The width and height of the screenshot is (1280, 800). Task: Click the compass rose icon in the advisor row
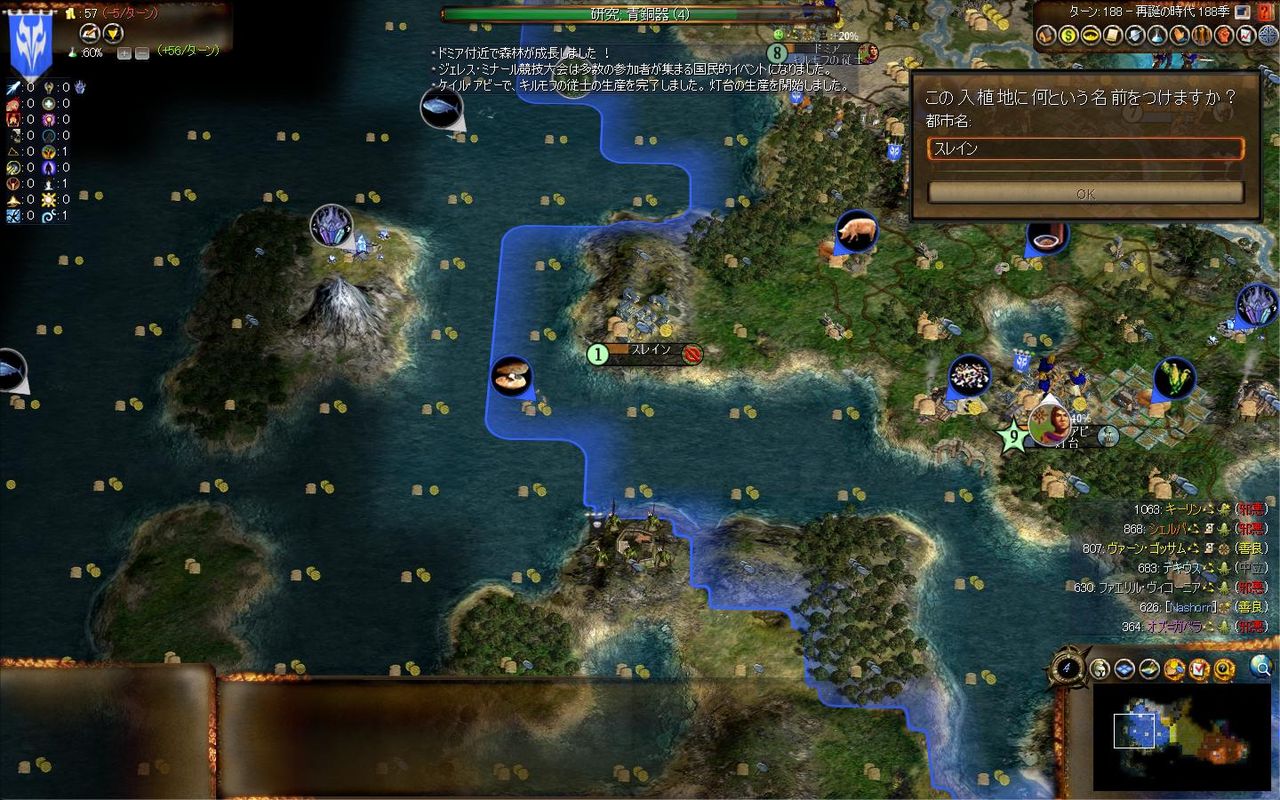click(1267, 36)
